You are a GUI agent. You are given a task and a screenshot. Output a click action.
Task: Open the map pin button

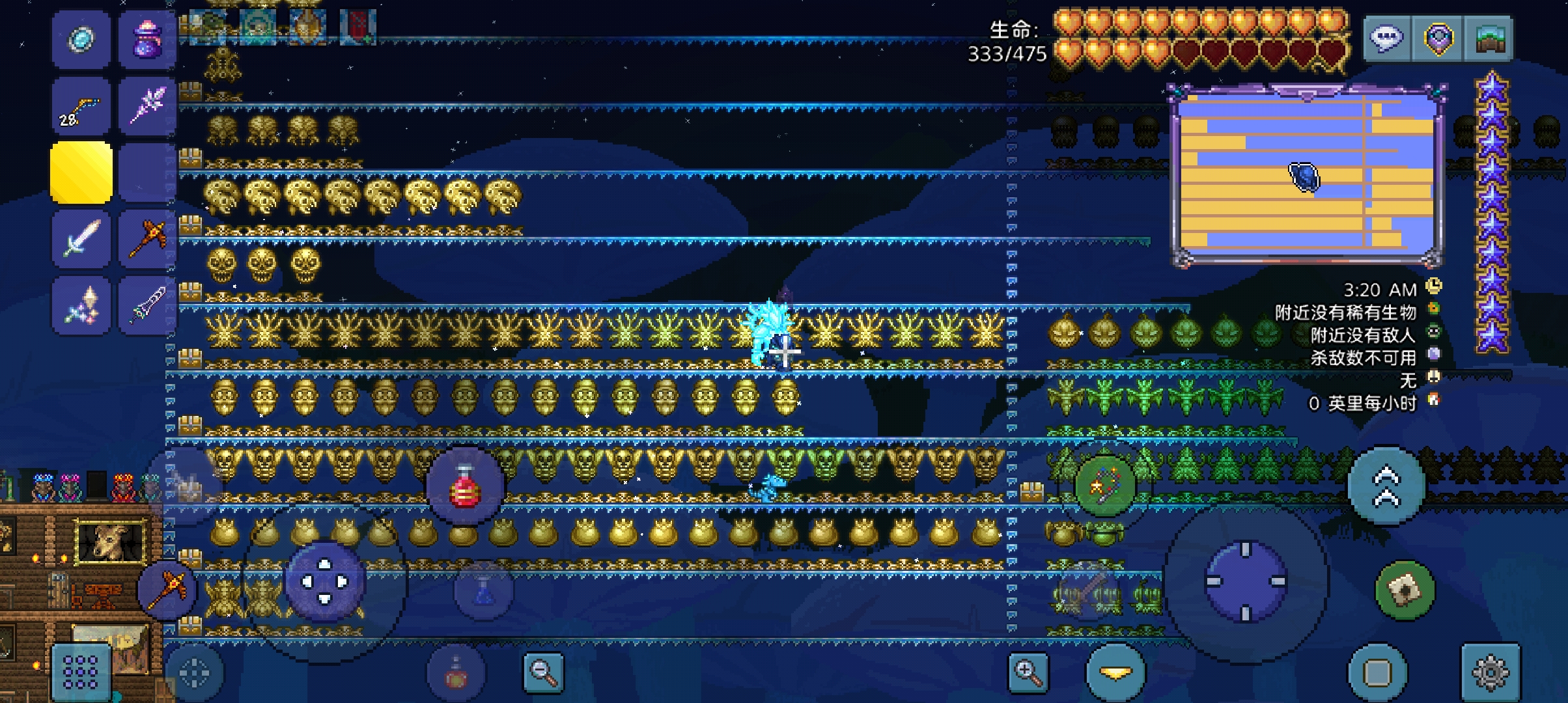[1437, 38]
